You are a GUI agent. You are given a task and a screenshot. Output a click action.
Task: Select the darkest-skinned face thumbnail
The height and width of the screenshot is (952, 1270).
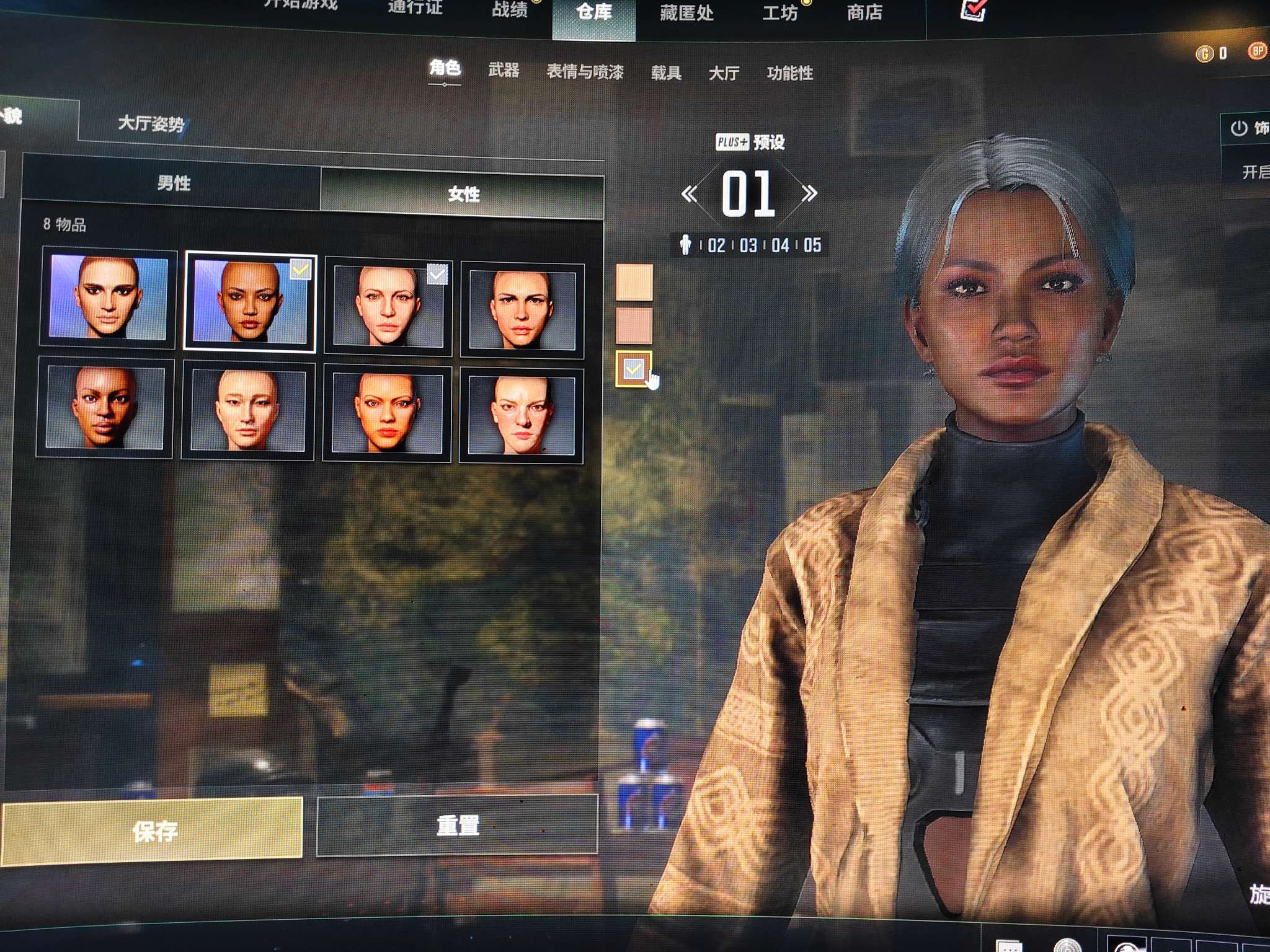pyautogui.click(x=105, y=407)
